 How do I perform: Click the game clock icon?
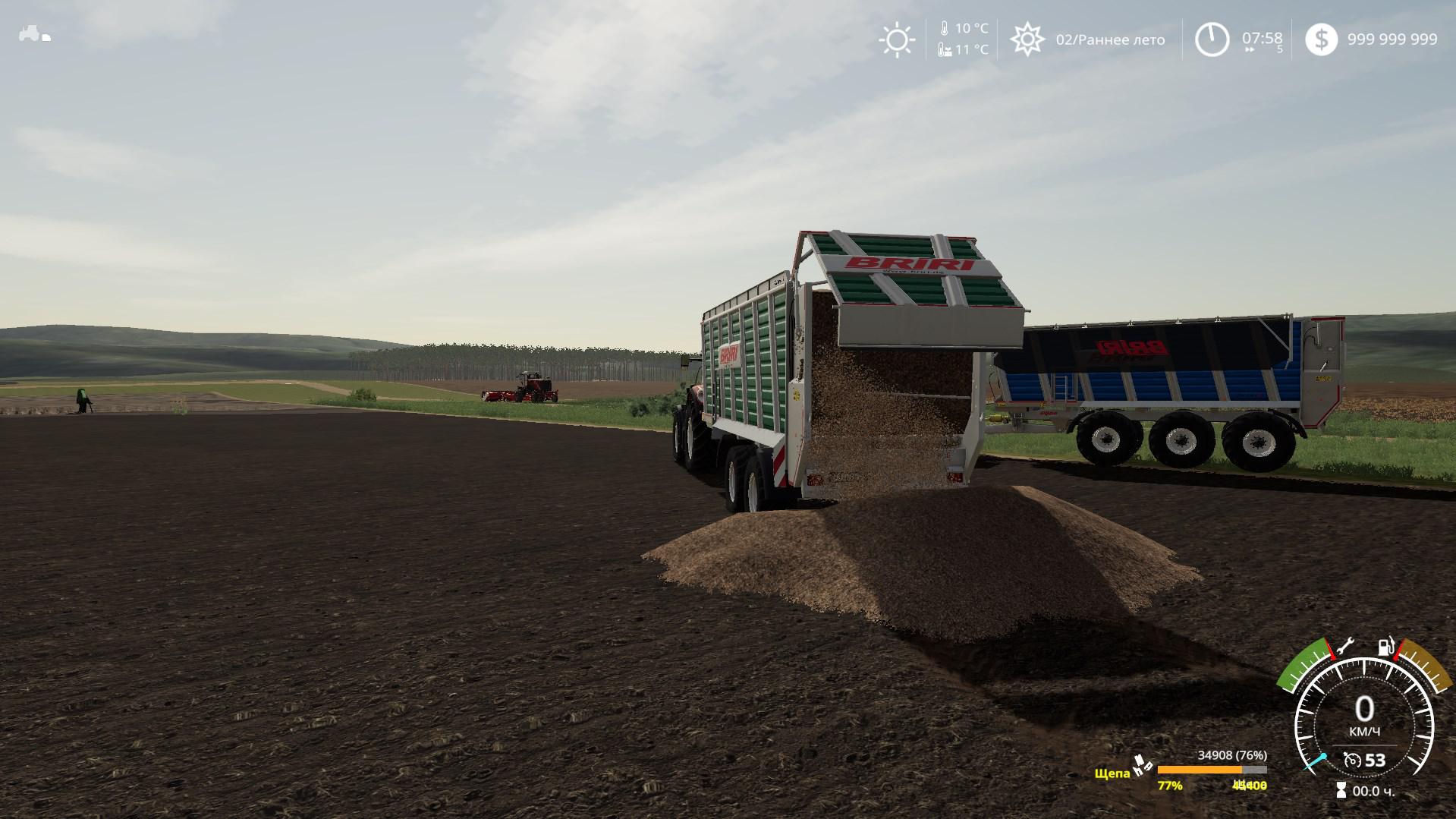(x=1212, y=39)
